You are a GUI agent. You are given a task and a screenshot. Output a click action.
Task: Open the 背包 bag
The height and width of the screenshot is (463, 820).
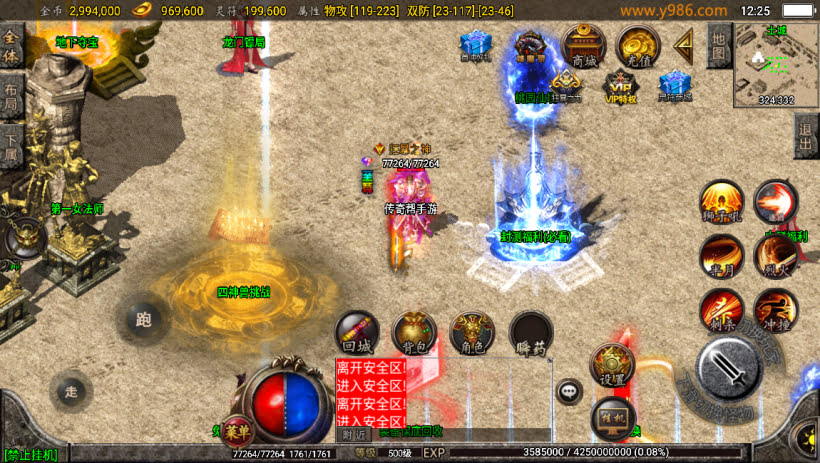(414, 333)
